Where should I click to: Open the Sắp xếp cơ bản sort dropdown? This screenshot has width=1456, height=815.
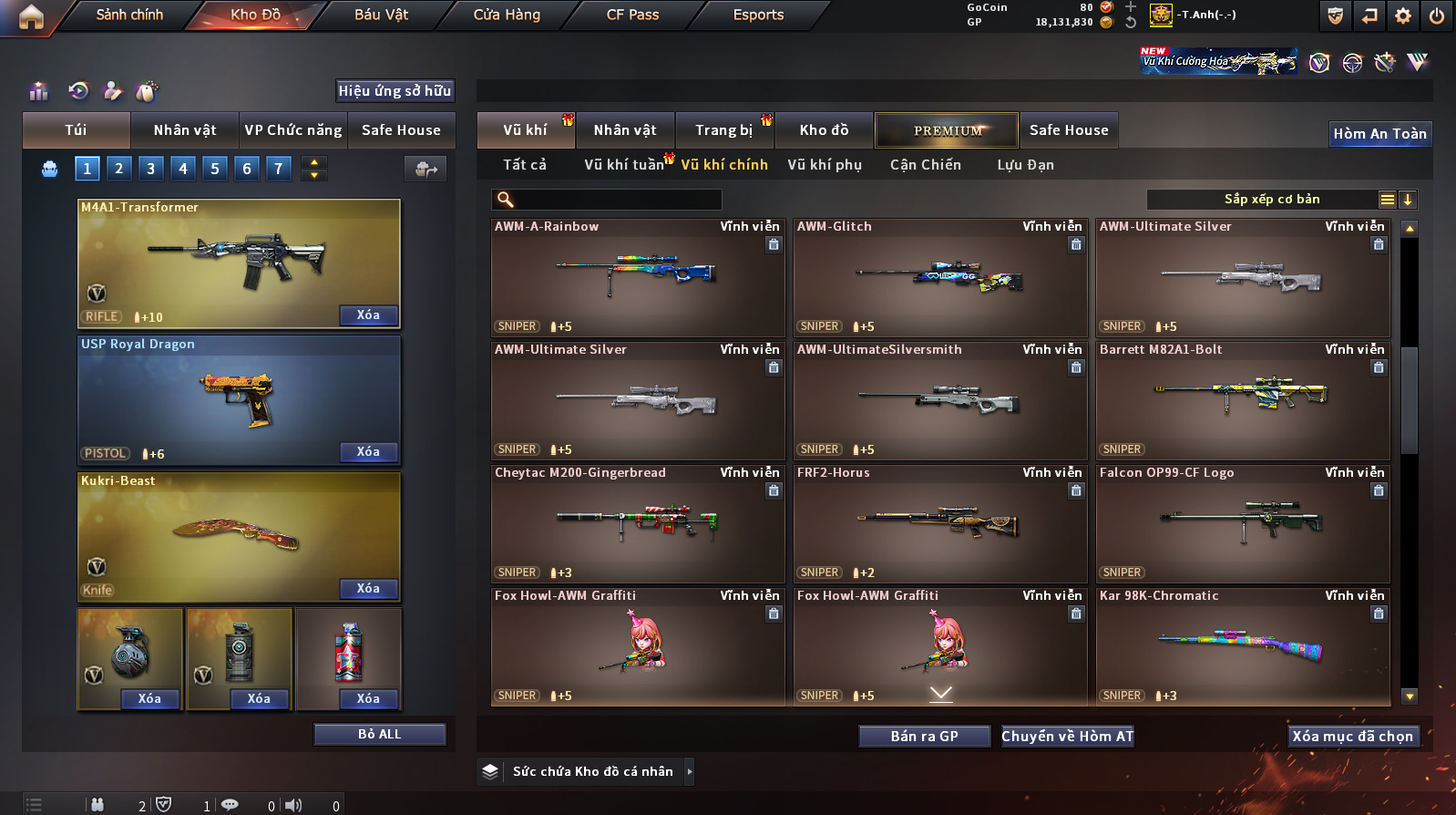click(1271, 200)
